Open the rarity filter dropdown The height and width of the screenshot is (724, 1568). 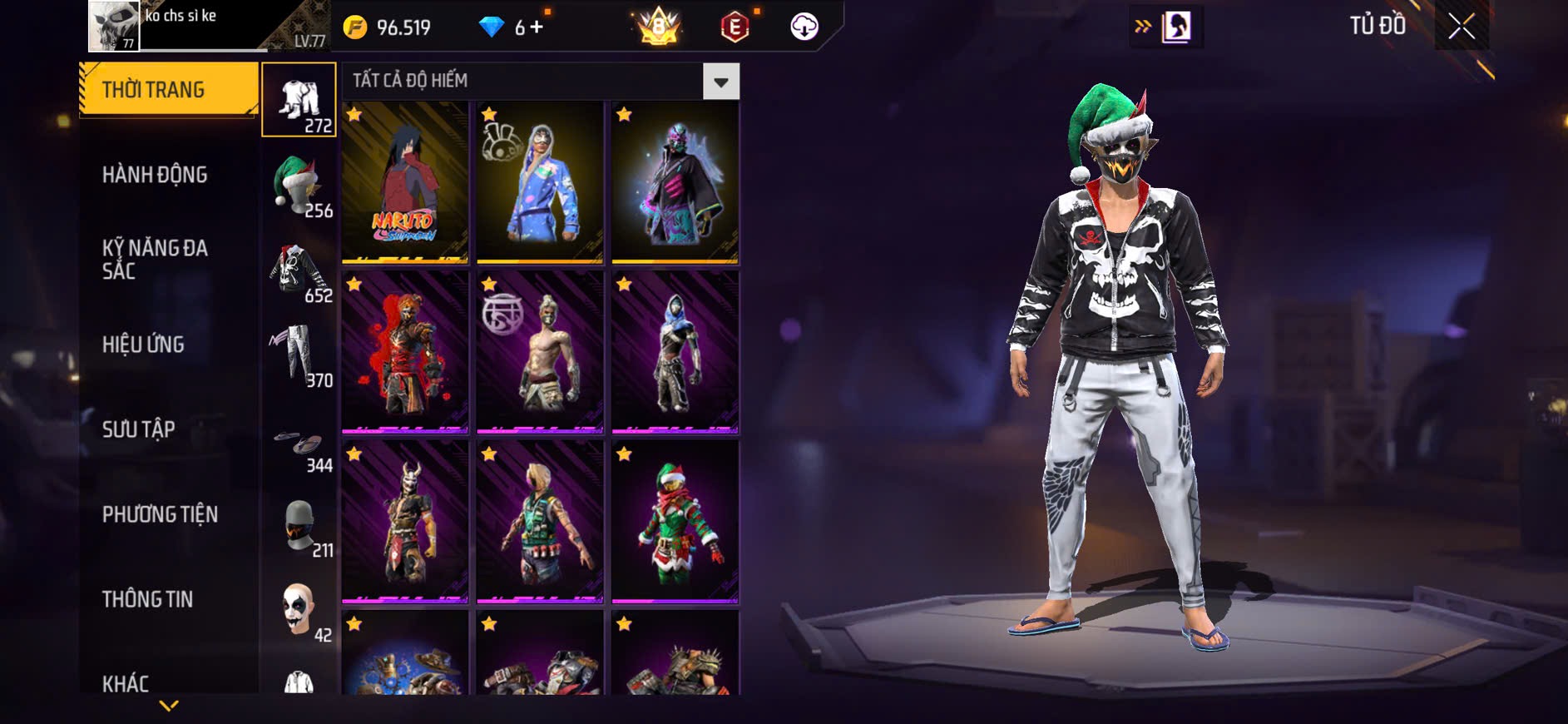(720, 82)
